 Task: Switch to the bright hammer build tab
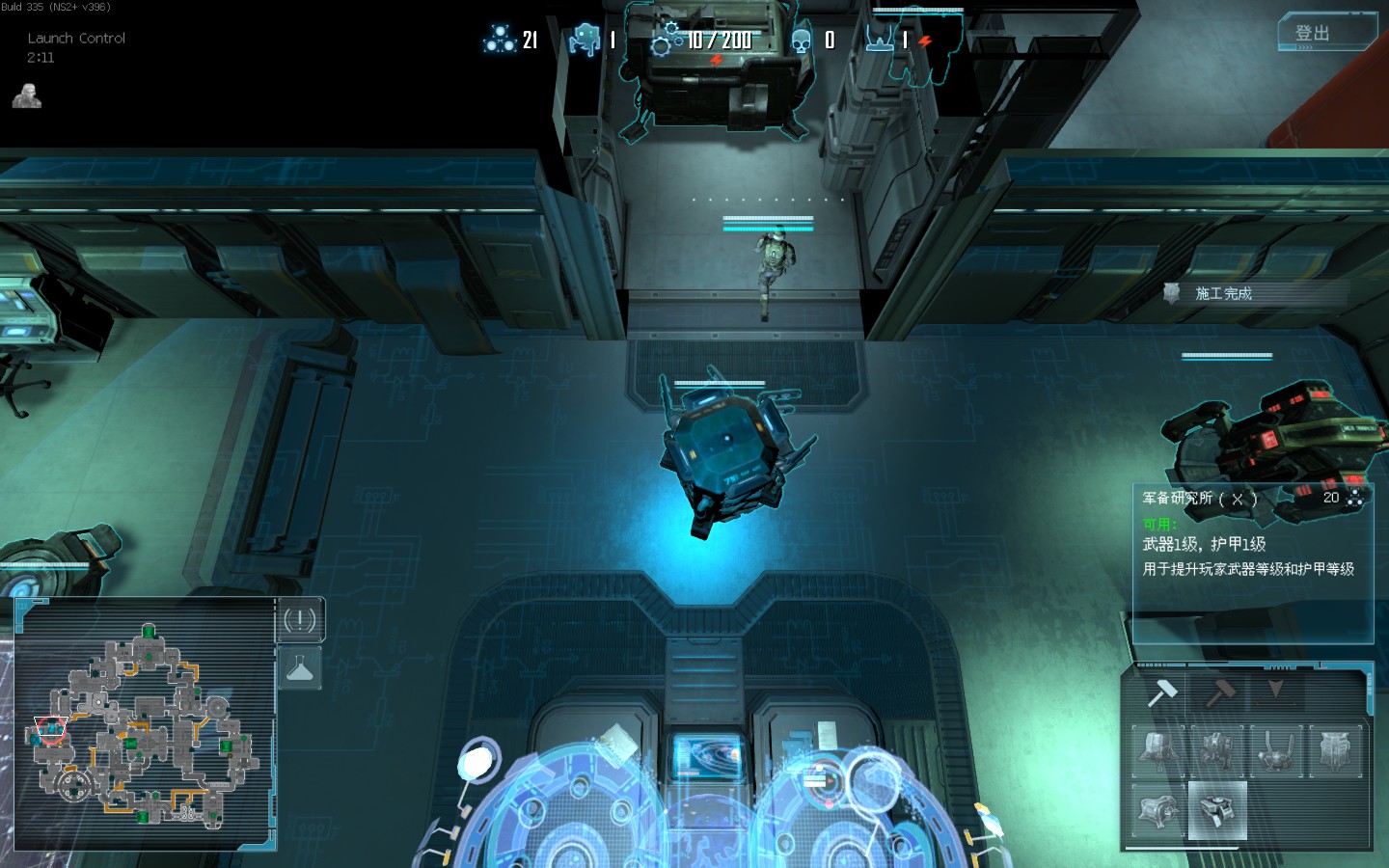1162,692
